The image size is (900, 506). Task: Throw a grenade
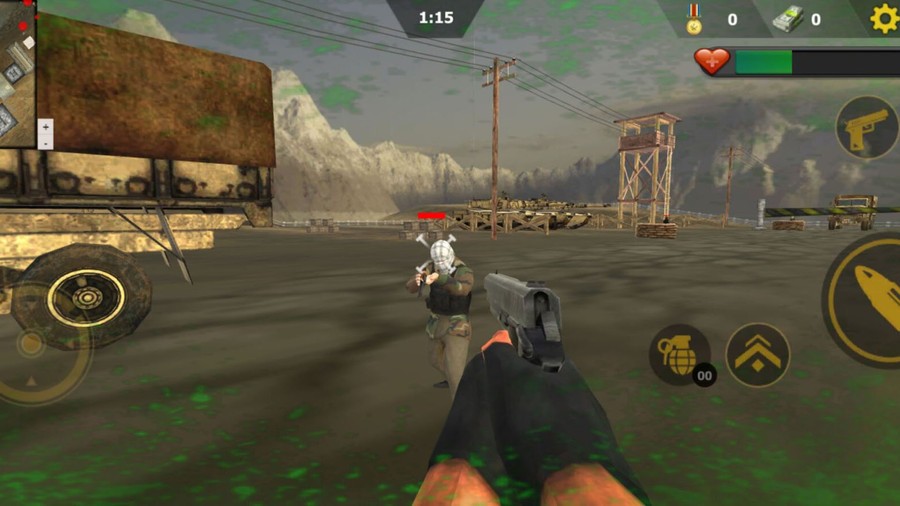[679, 354]
